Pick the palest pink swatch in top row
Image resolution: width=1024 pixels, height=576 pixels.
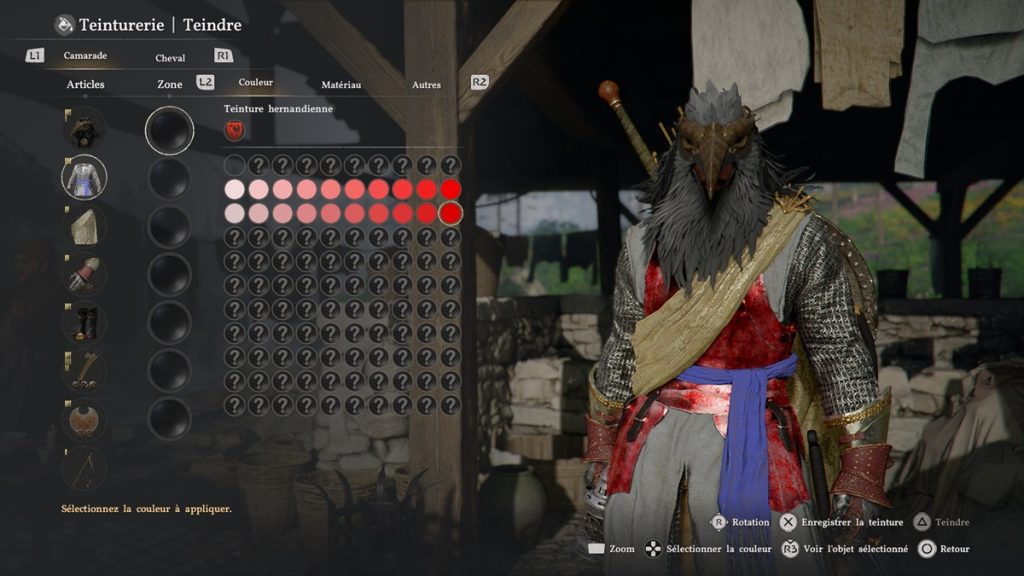pyautogui.click(x=234, y=189)
